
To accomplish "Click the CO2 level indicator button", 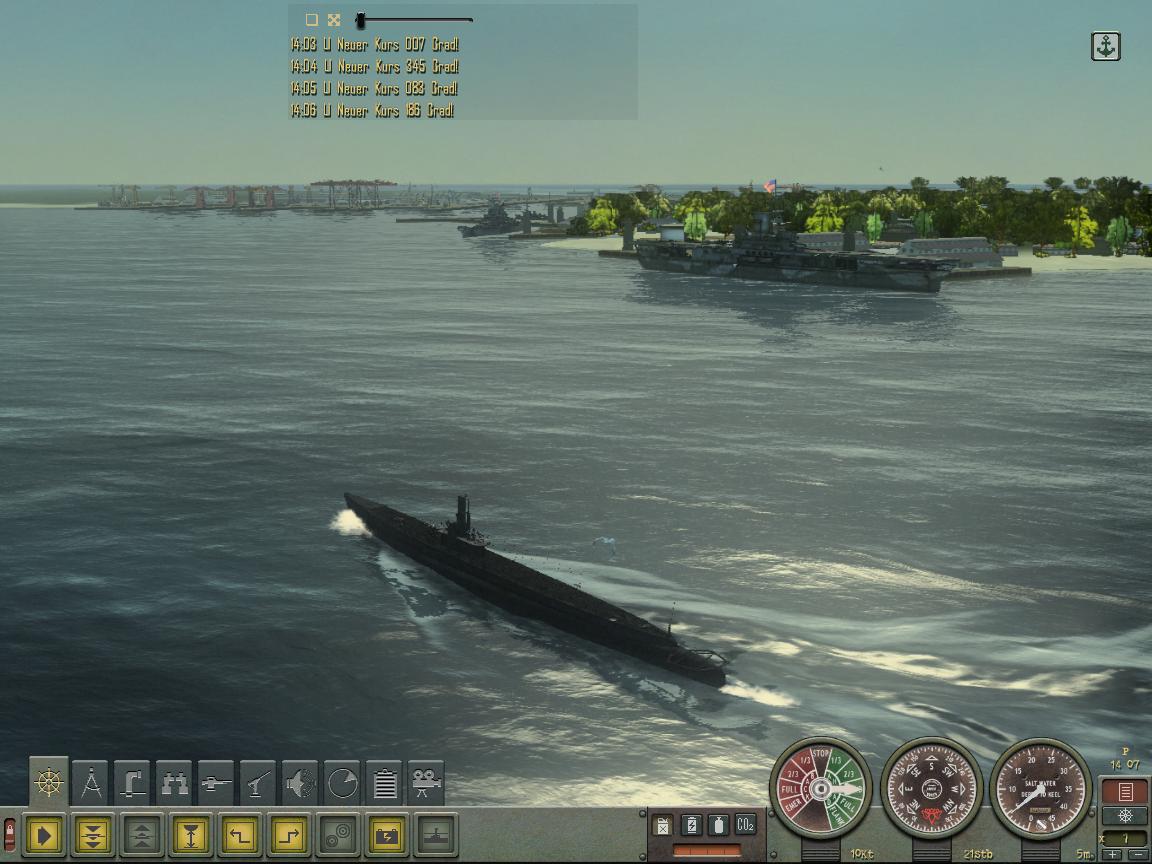I will point(745,825).
